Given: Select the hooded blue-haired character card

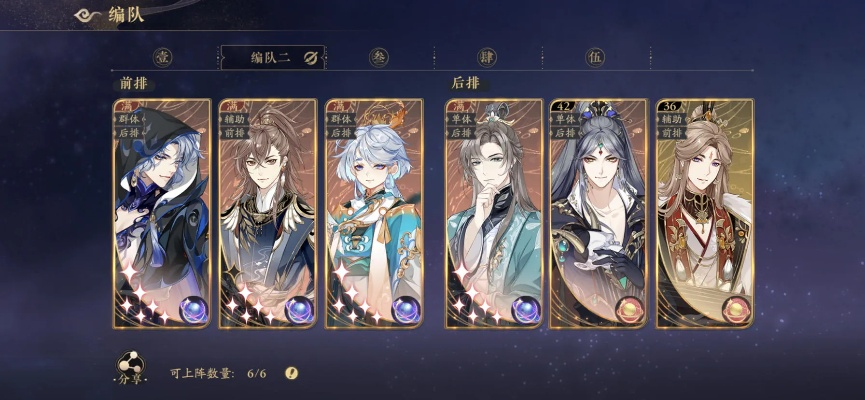Looking at the screenshot, I should tap(161, 213).
